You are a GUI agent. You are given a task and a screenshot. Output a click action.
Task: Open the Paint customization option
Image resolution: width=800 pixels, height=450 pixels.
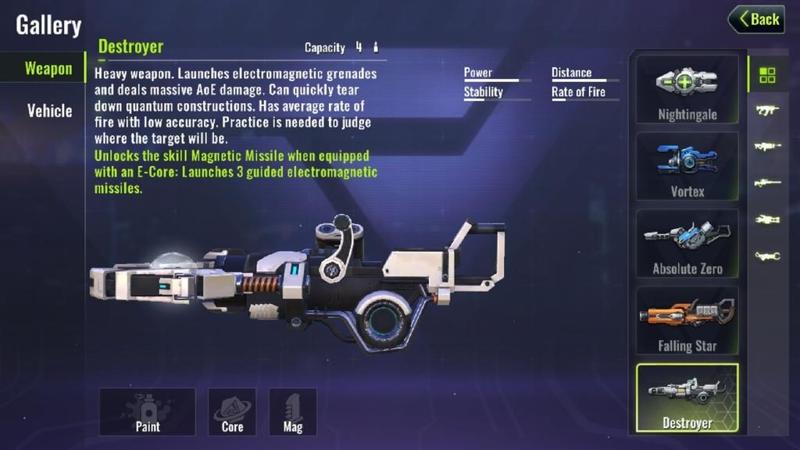(147, 411)
